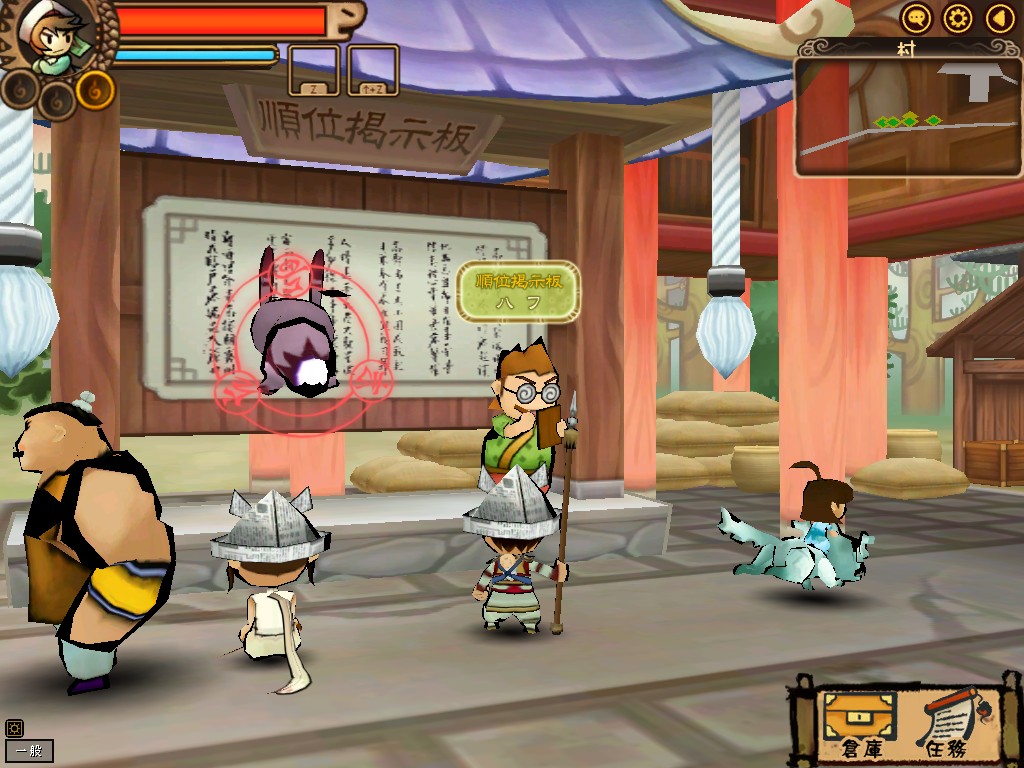Click the village minimap
The height and width of the screenshot is (768, 1024).
(908, 117)
